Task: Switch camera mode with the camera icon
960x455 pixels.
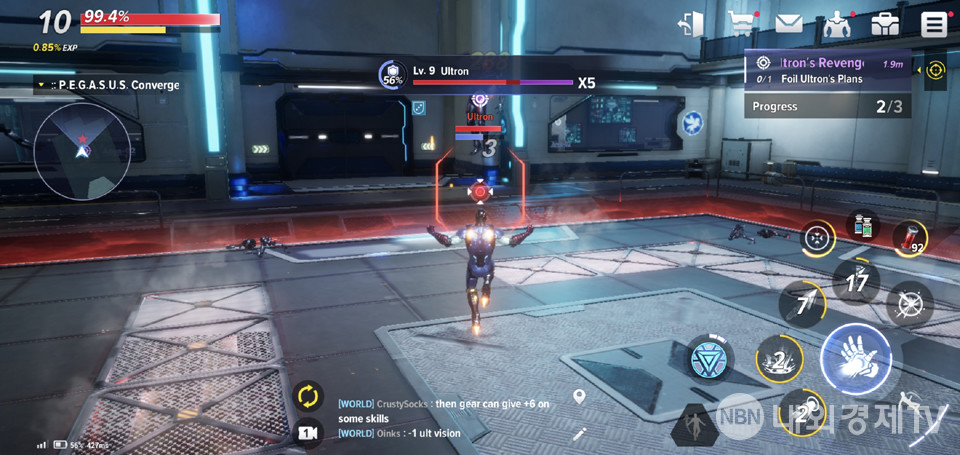Action: (308, 432)
